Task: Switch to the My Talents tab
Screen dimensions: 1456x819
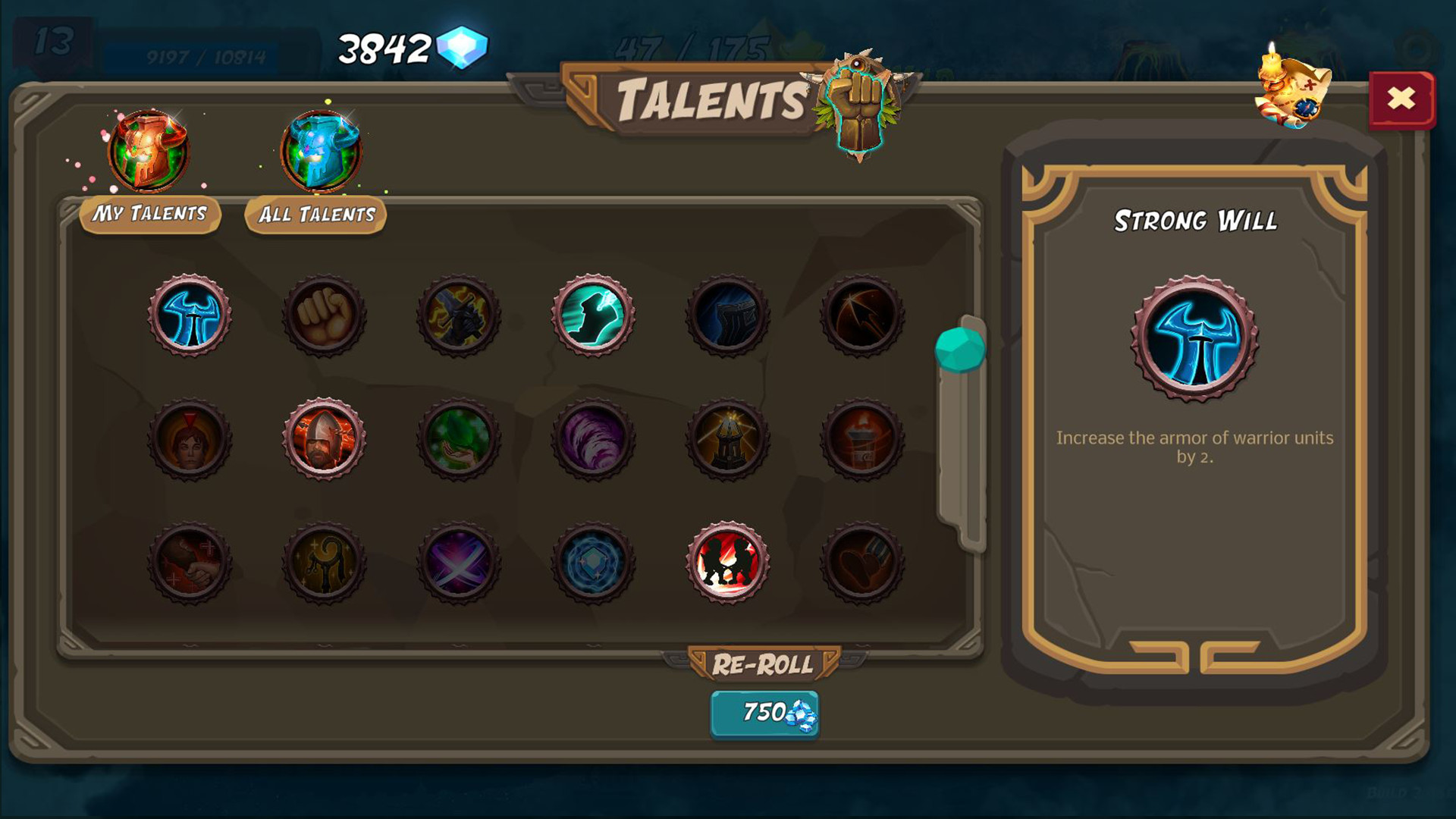Action: tap(149, 213)
